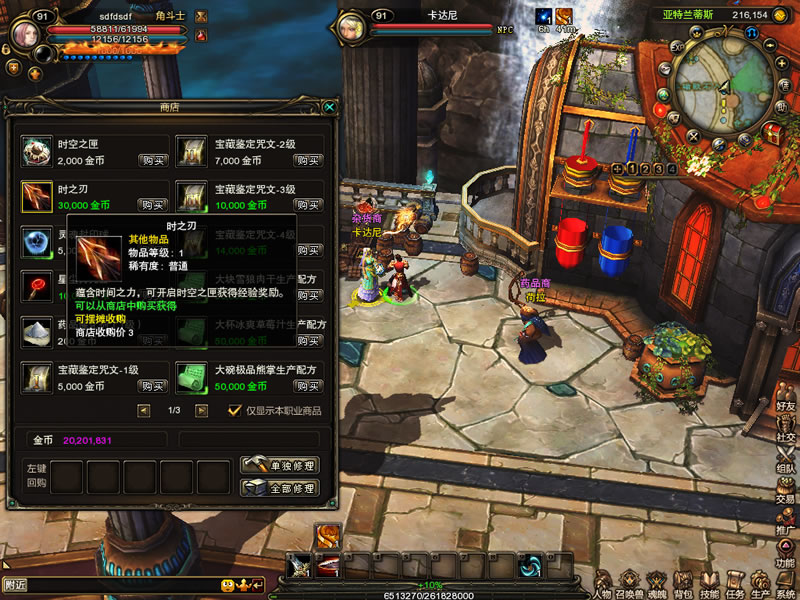Buy 宝藏鉴定咒文-1级 for 5,000 gold
Viewport: 800px width, 600px height.
click(153, 386)
